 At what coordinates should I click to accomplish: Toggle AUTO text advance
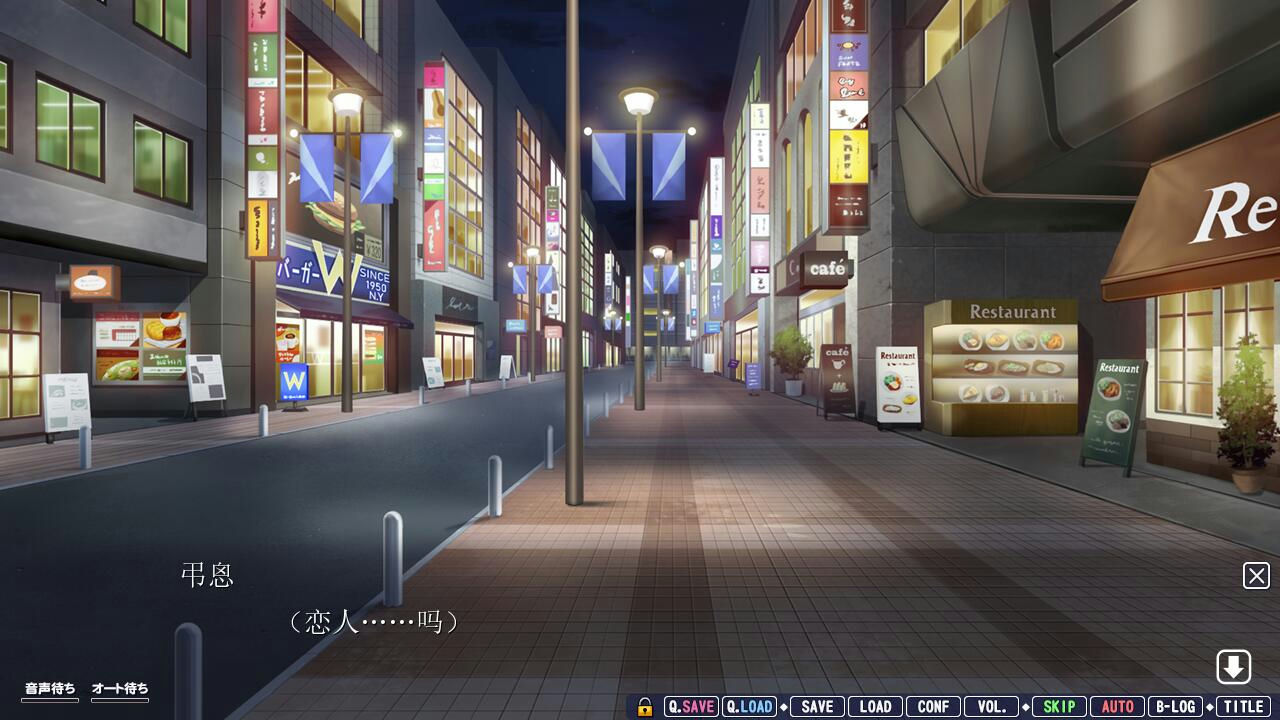point(1117,707)
